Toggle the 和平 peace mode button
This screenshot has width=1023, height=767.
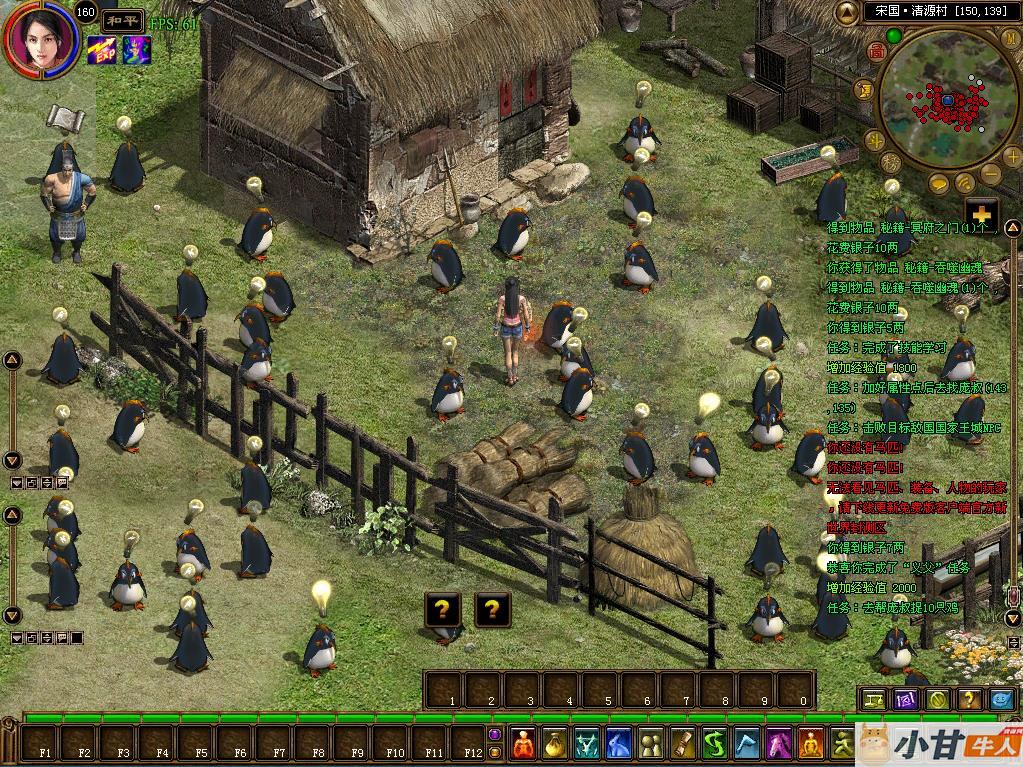click(122, 19)
